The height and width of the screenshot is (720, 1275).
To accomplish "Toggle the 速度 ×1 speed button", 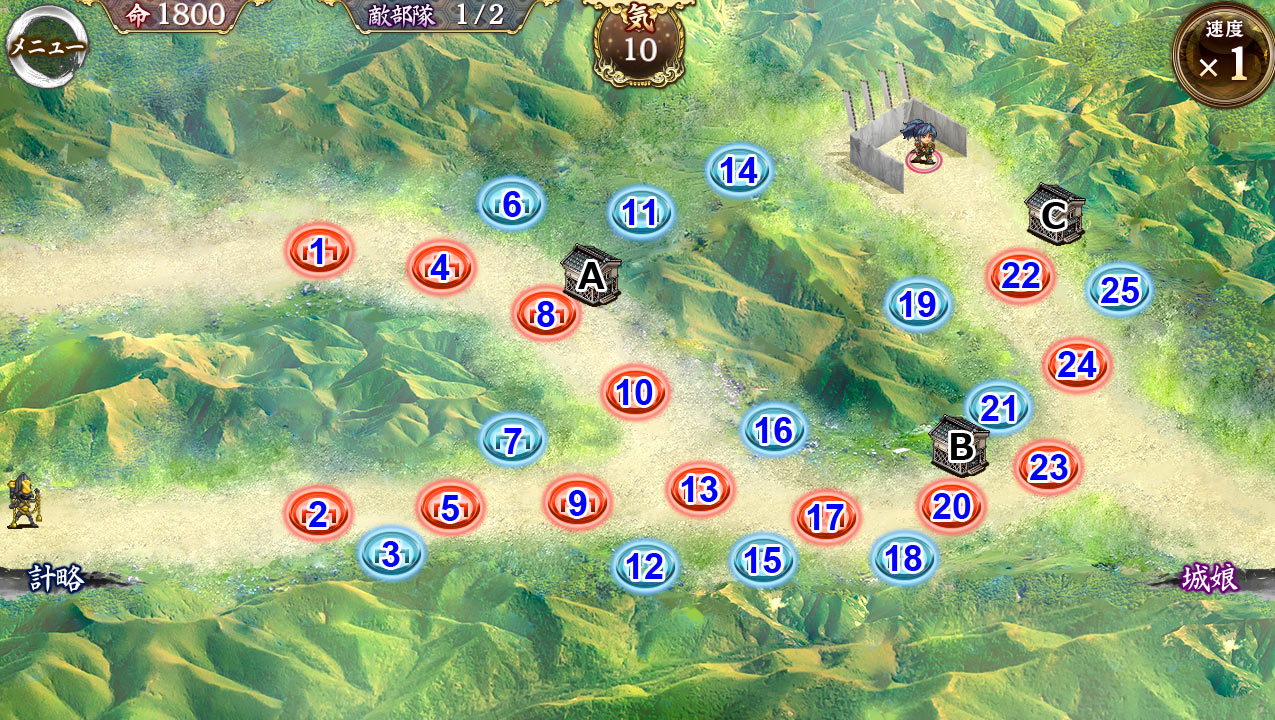I will pos(1224,56).
